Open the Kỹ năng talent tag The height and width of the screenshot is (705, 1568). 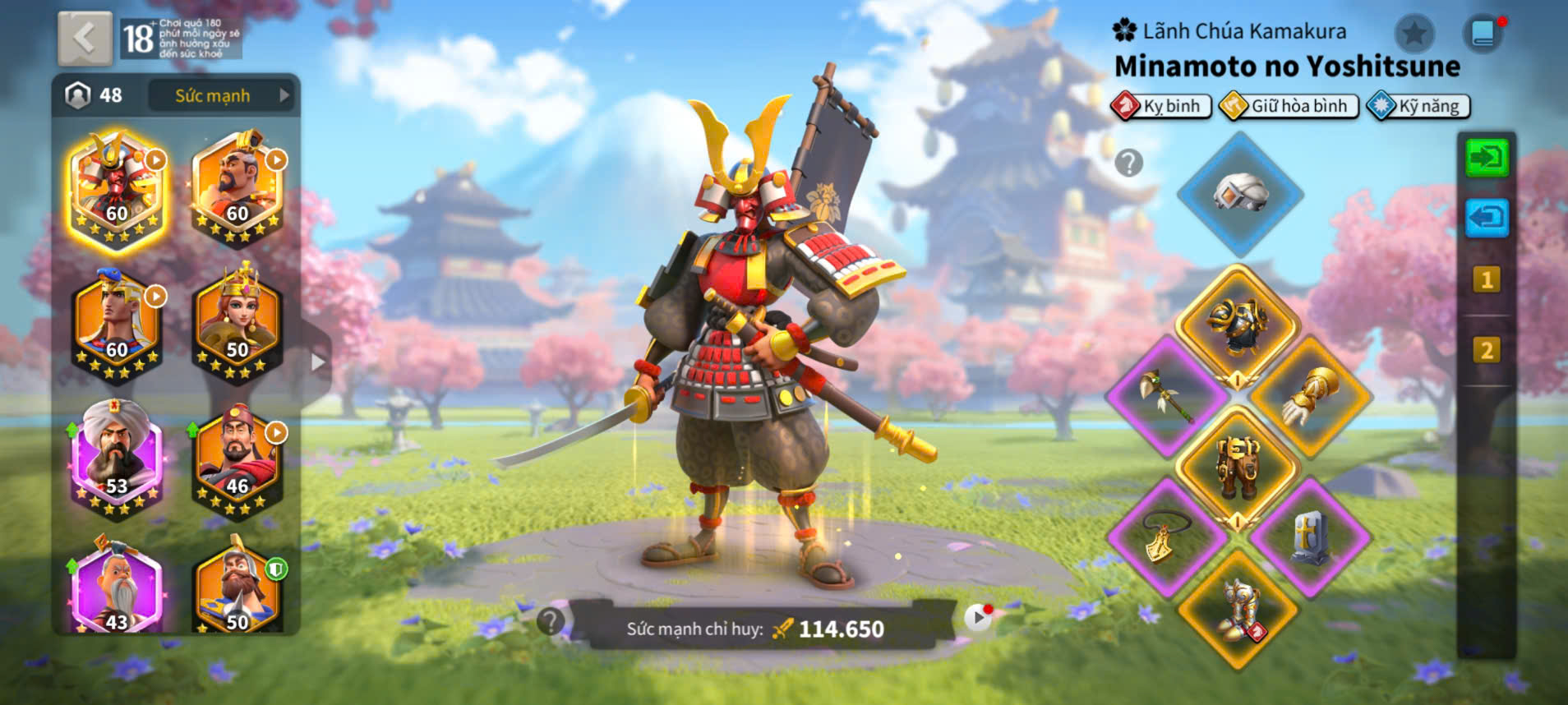(1419, 106)
